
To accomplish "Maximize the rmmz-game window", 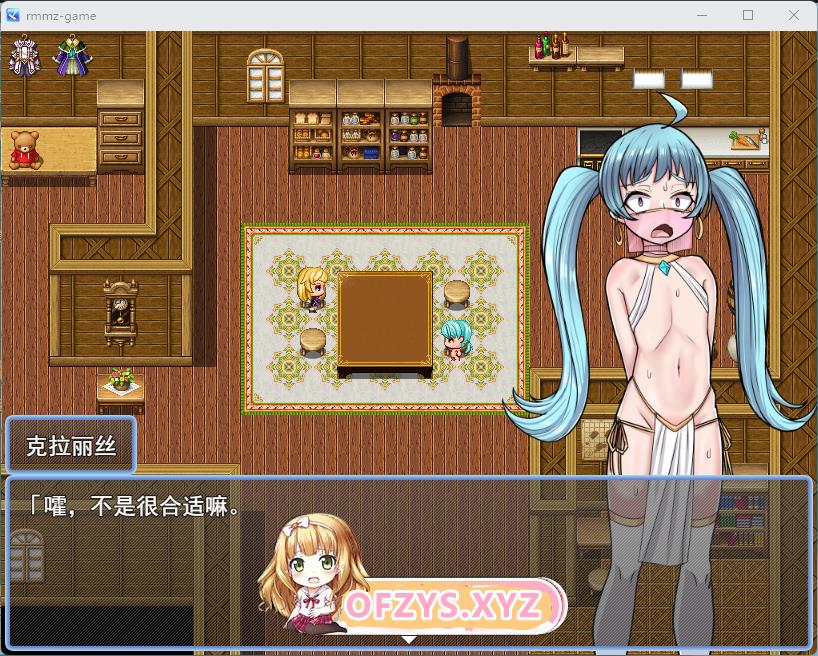I will pyautogui.click(x=748, y=15).
